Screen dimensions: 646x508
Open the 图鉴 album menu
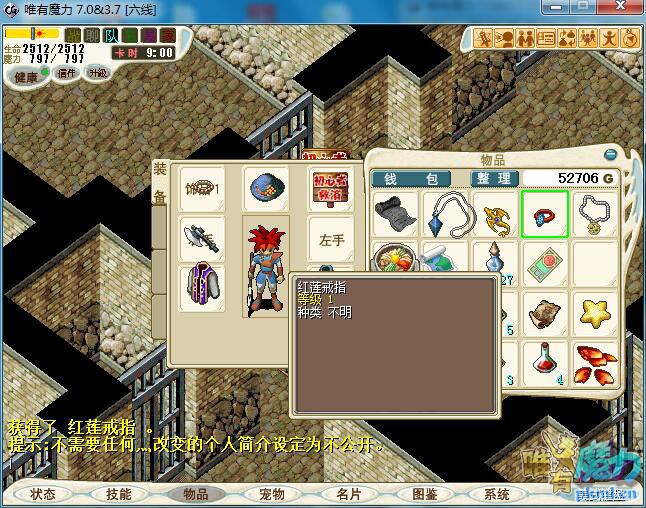pos(424,494)
